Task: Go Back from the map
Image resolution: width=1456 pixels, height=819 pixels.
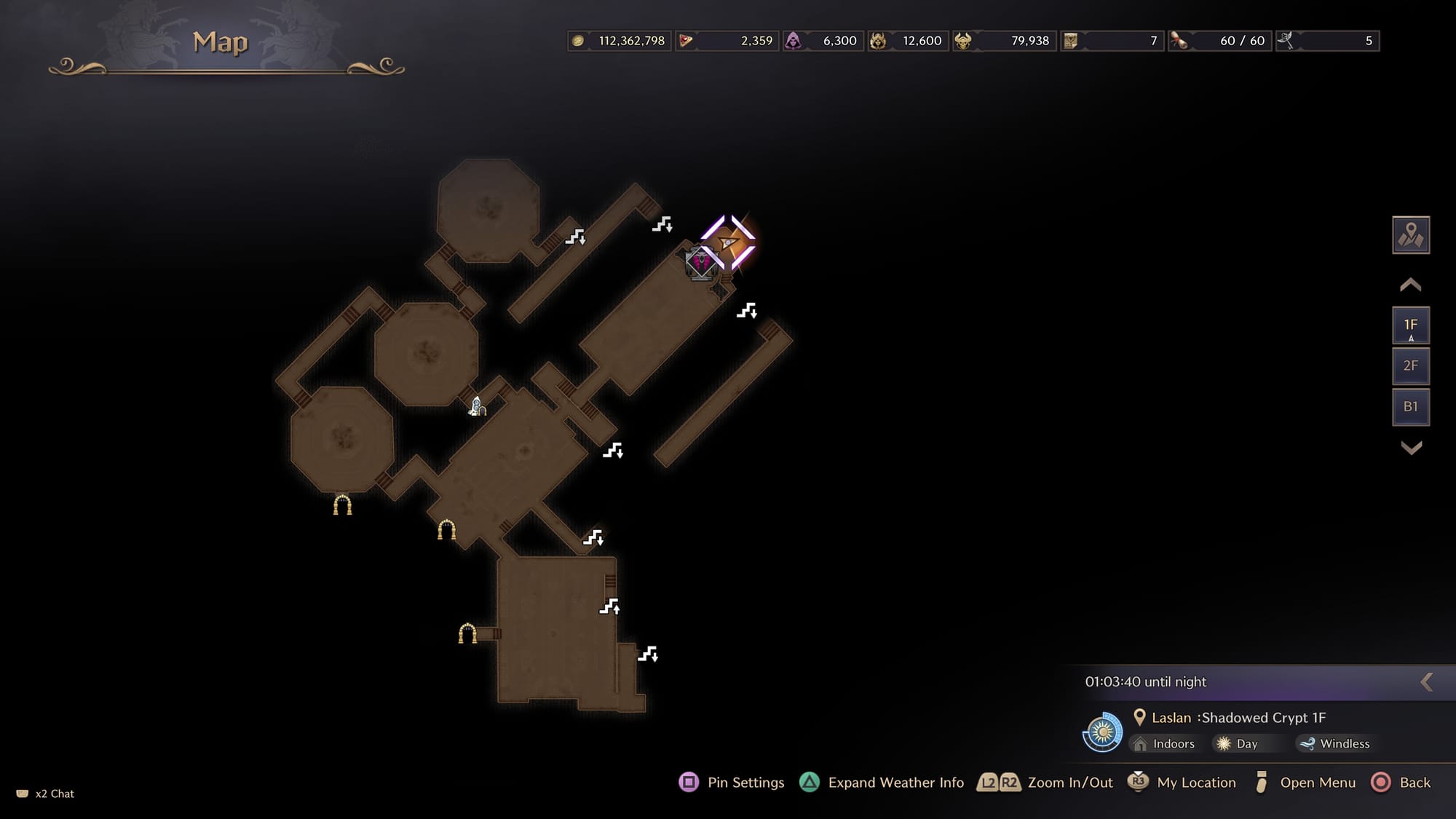Action: tap(1401, 783)
